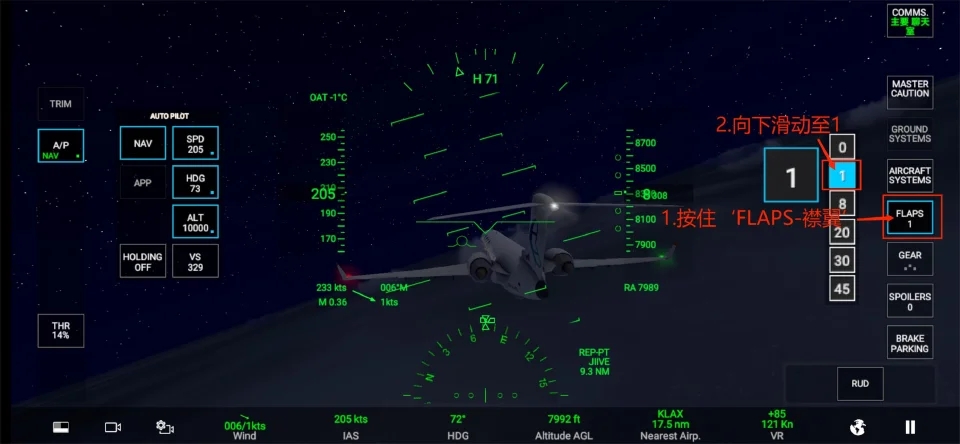Choose flaps setting 45
960x444 pixels.
click(x=842, y=288)
